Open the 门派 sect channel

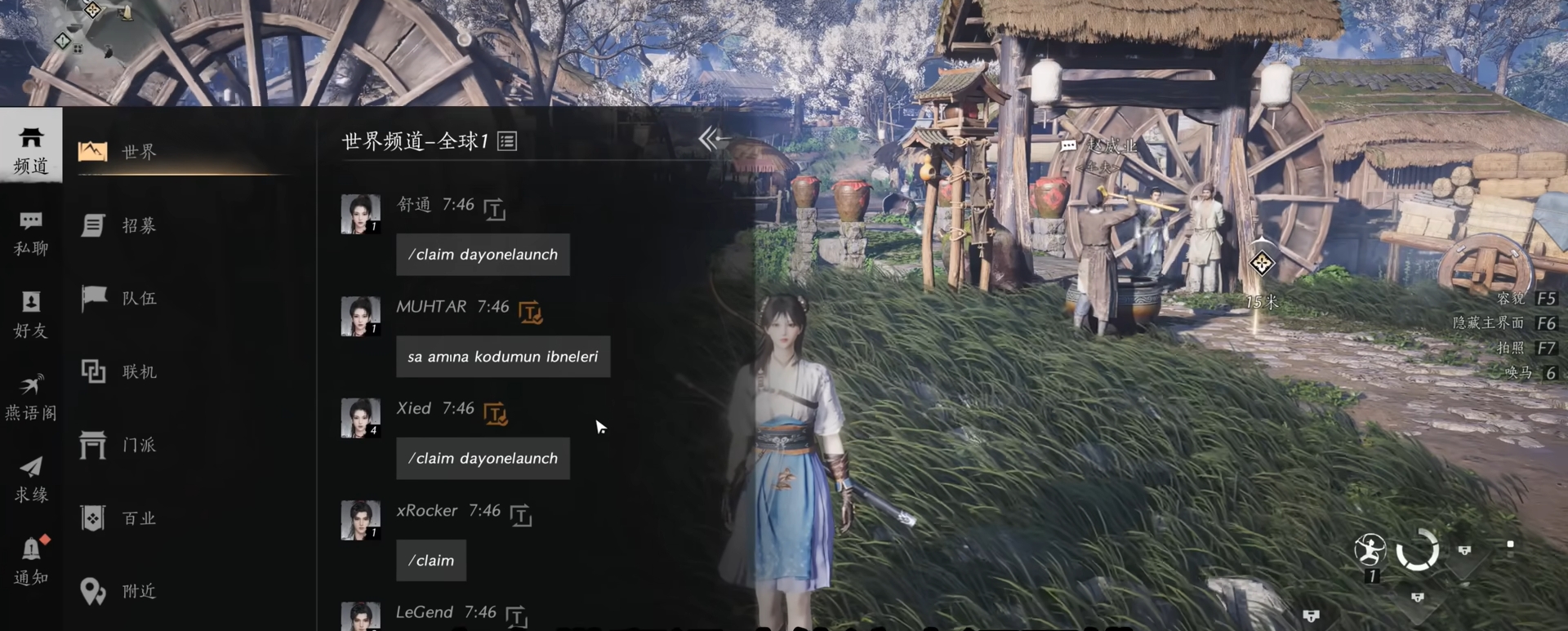[x=137, y=445]
